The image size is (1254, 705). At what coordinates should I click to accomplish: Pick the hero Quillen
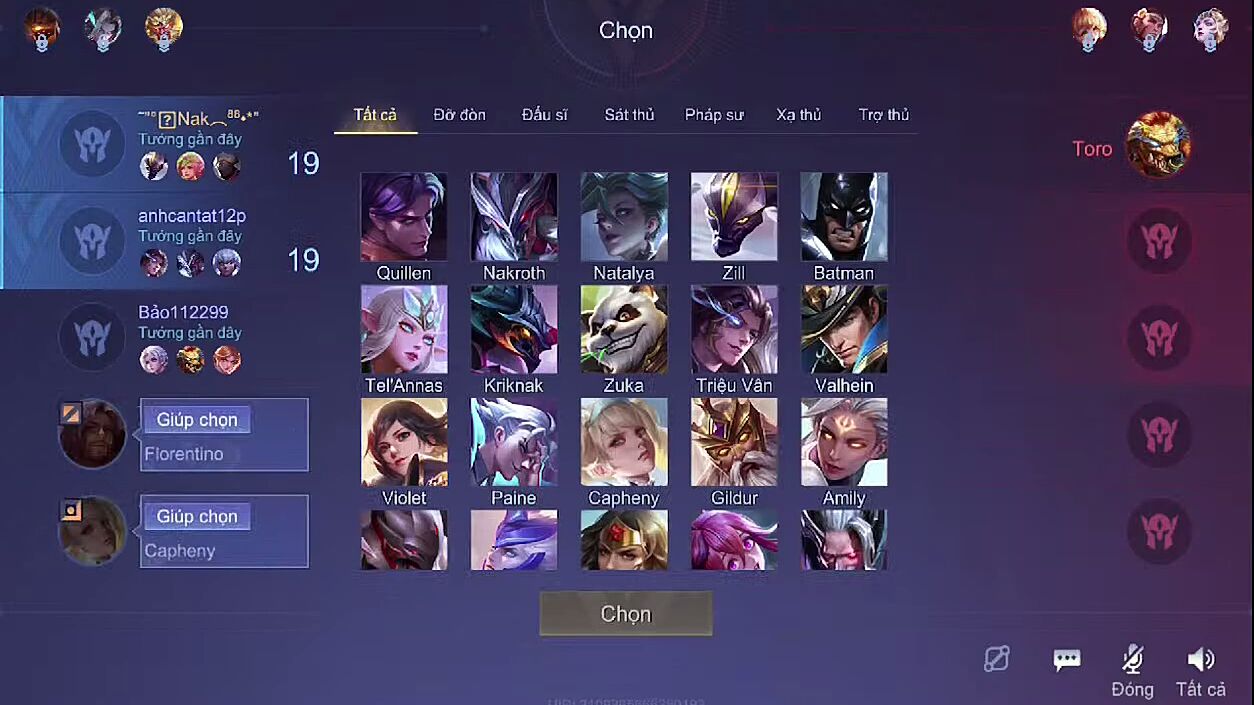coord(404,217)
